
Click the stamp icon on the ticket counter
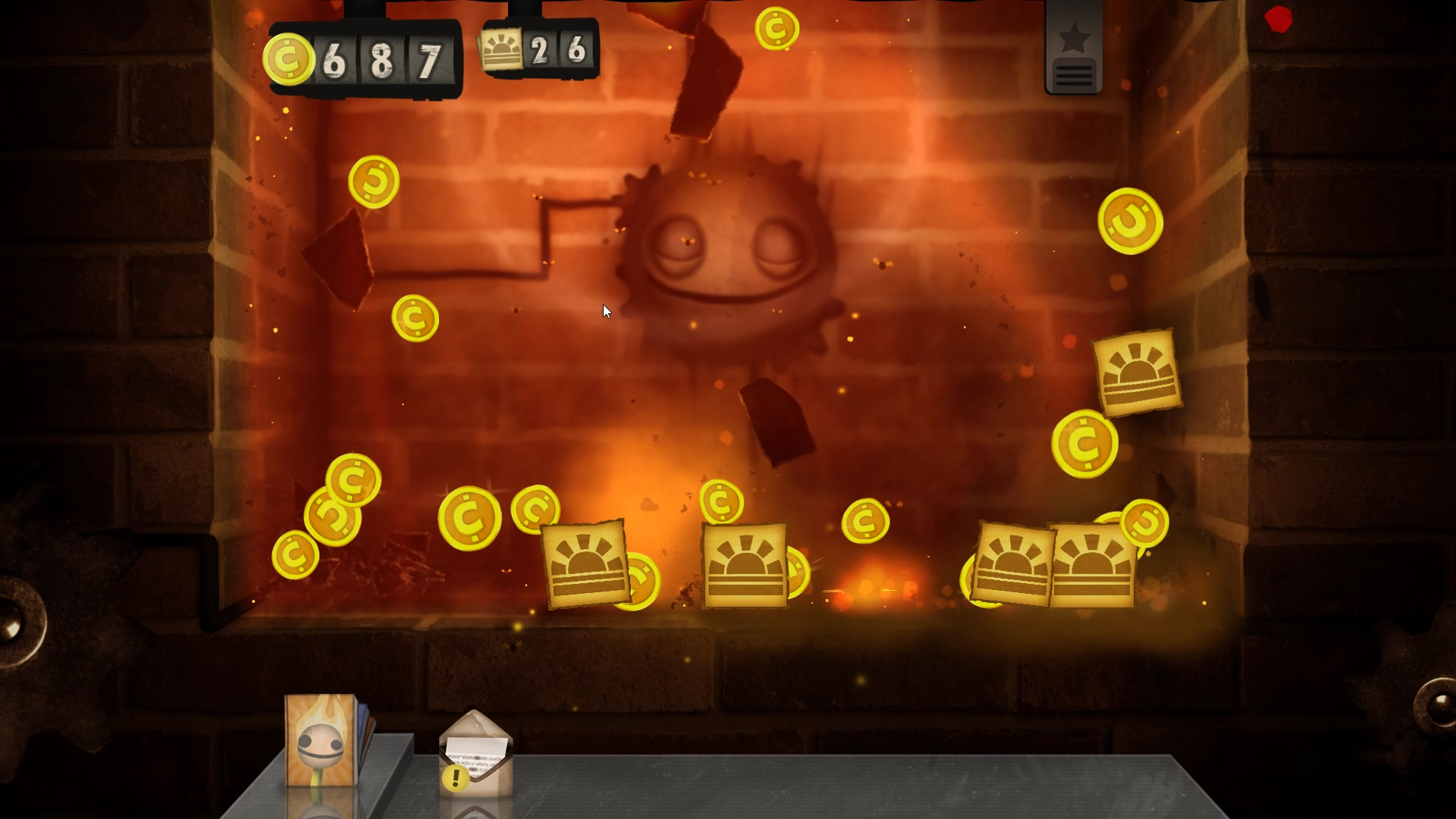coord(502,49)
